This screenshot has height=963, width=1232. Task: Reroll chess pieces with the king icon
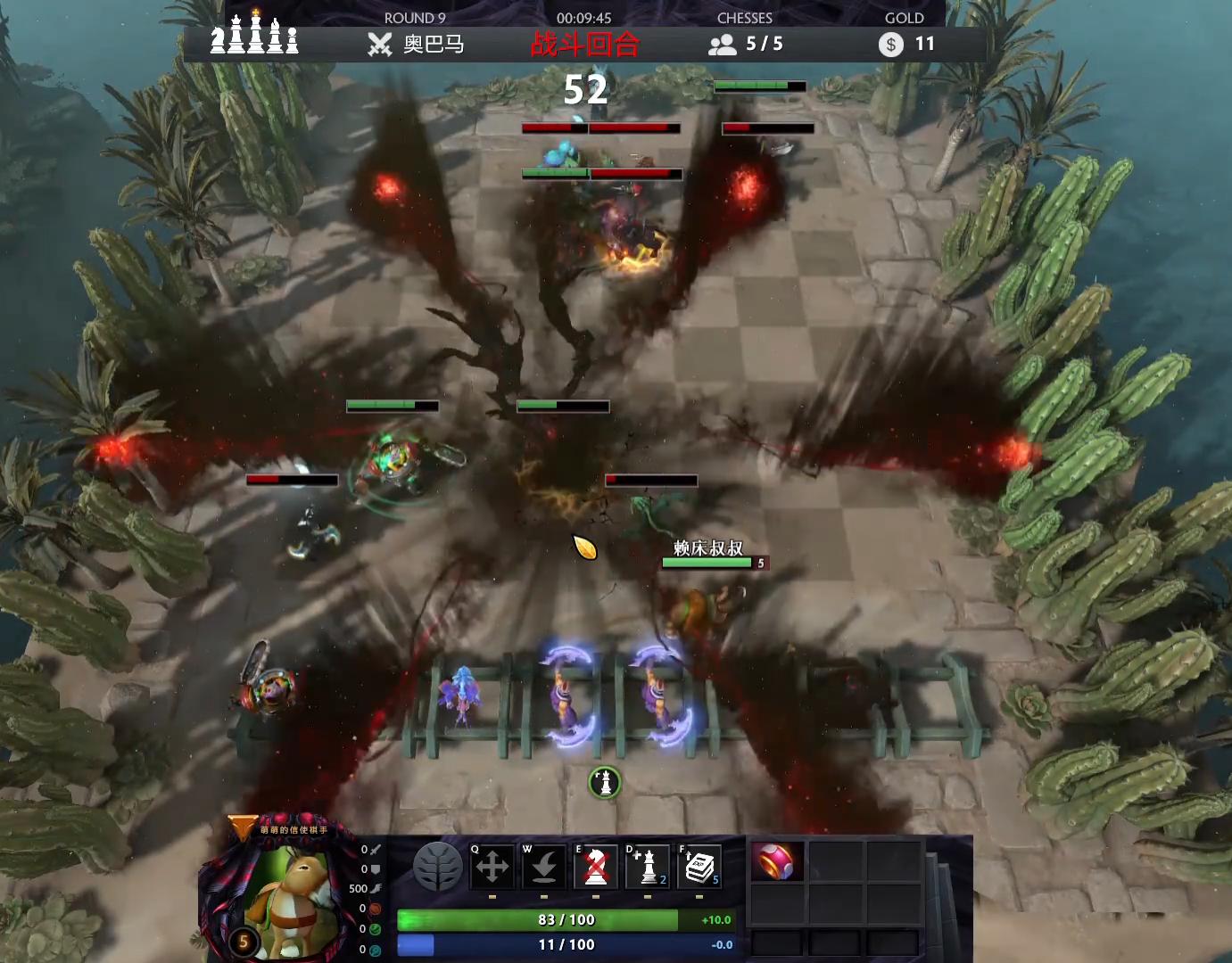point(647,867)
